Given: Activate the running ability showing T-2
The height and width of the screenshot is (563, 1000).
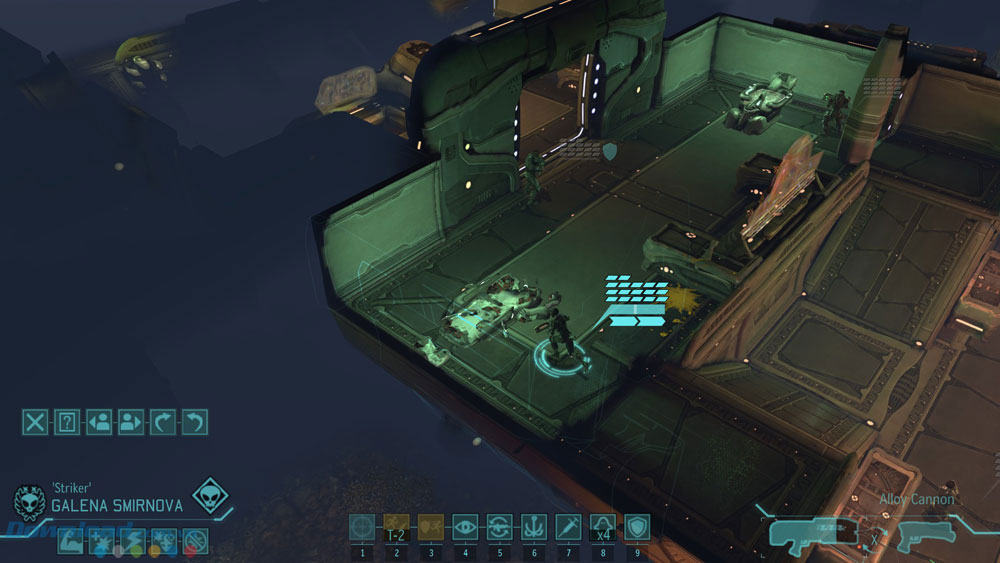Looking at the screenshot, I should coord(397,528).
